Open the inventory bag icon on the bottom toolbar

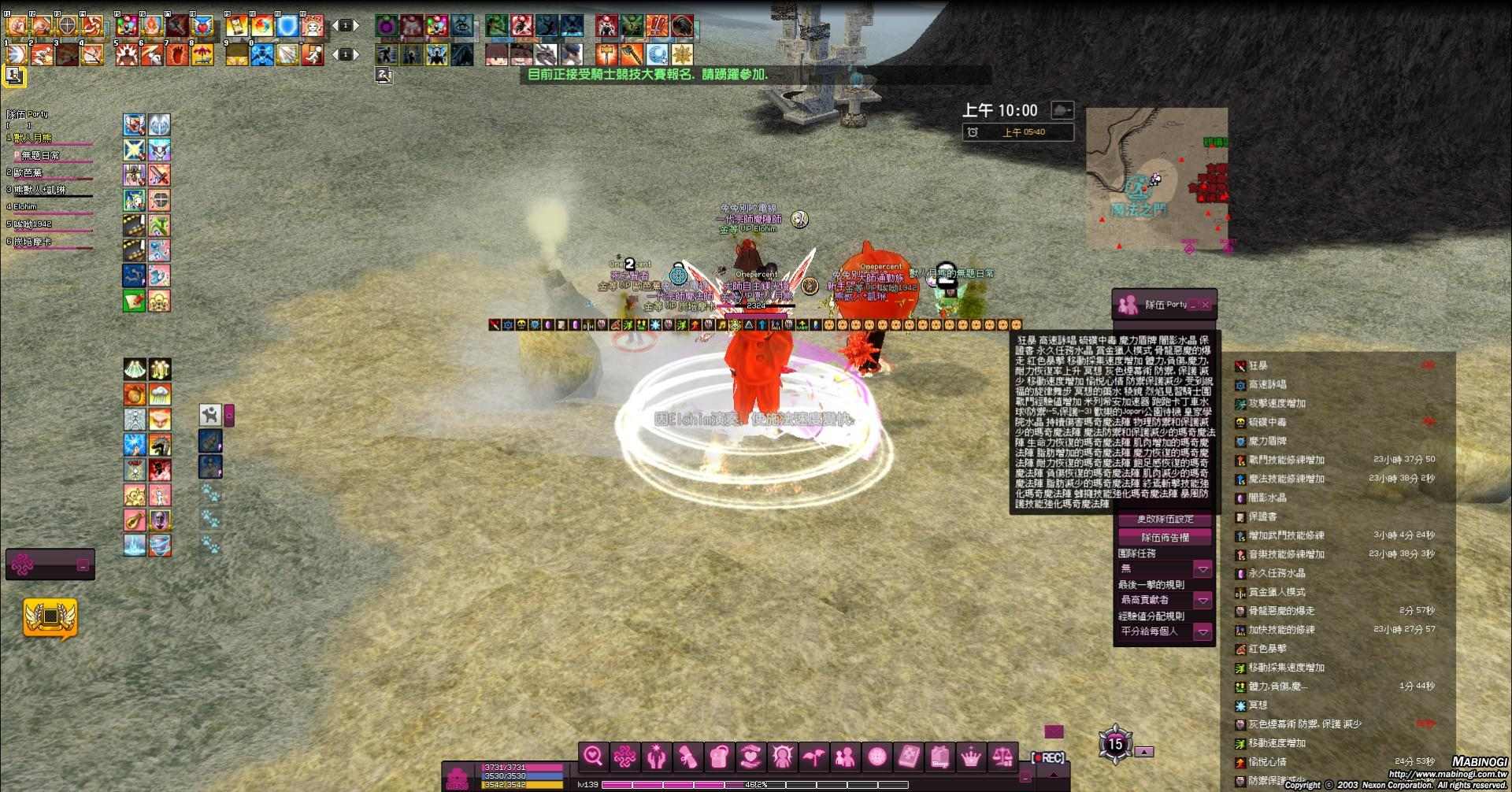coord(719,757)
